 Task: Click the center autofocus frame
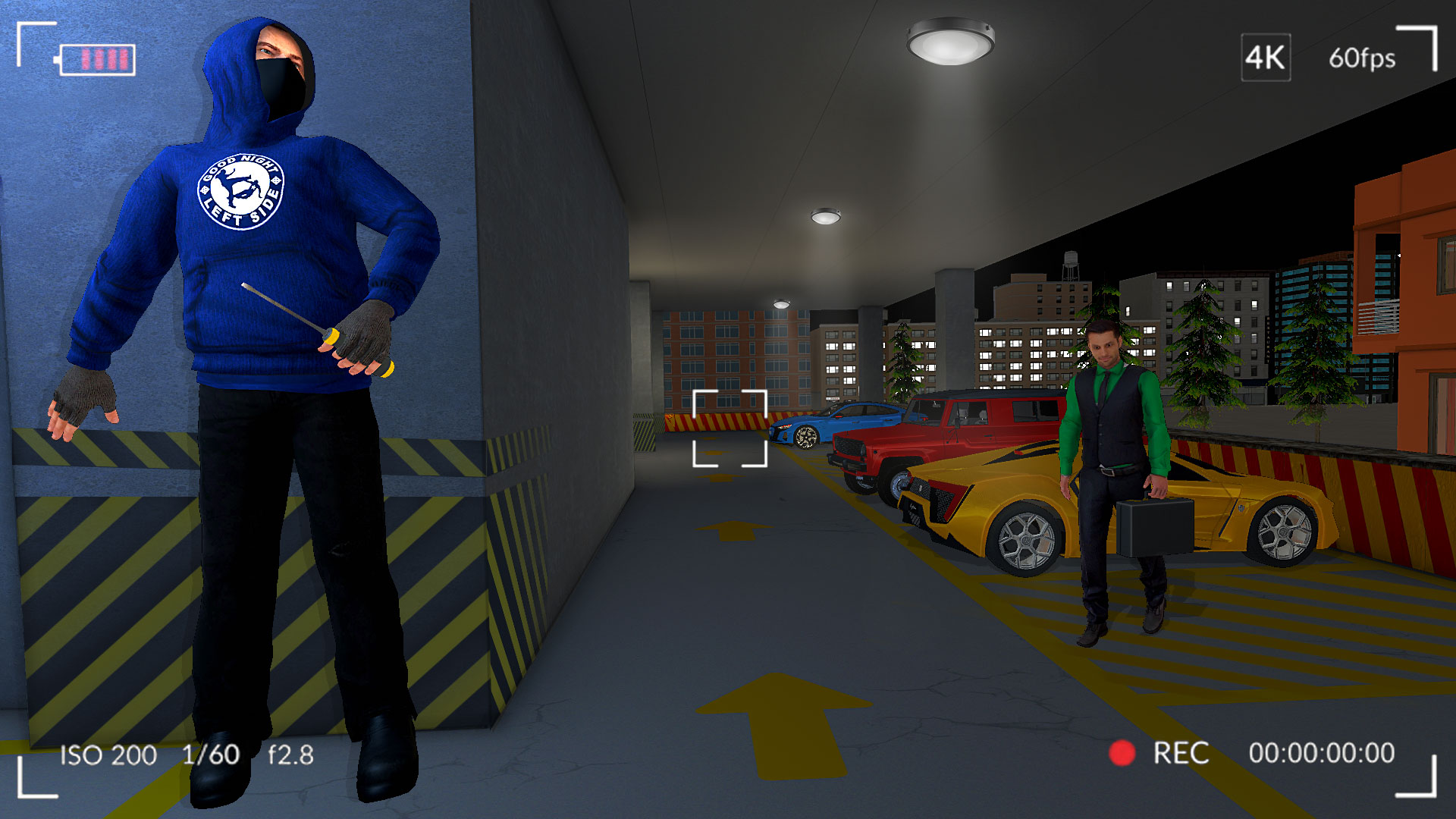pyautogui.click(x=730, y=430)
